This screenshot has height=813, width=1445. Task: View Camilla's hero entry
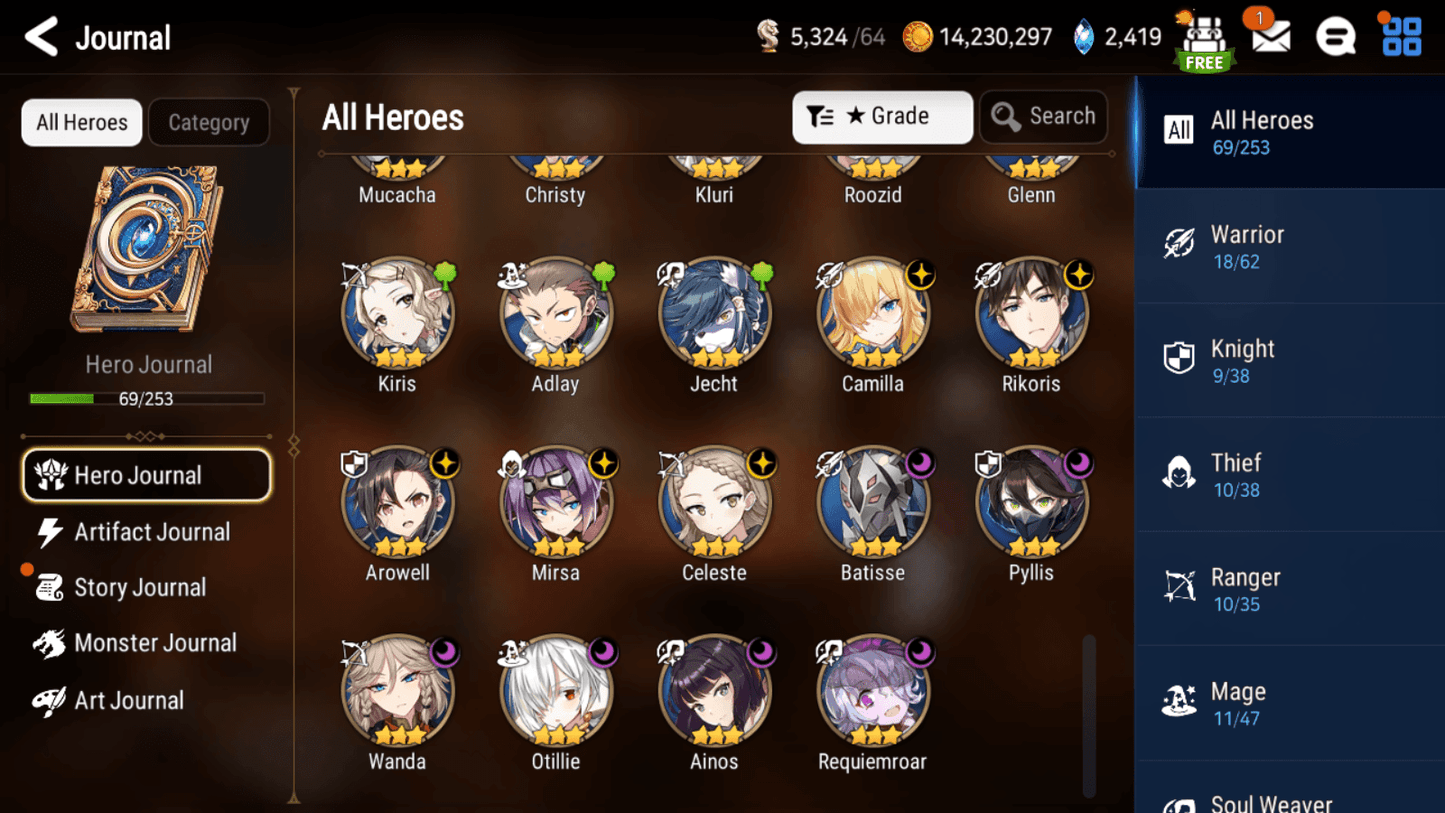pyautogui.click(x=872, y=315)
